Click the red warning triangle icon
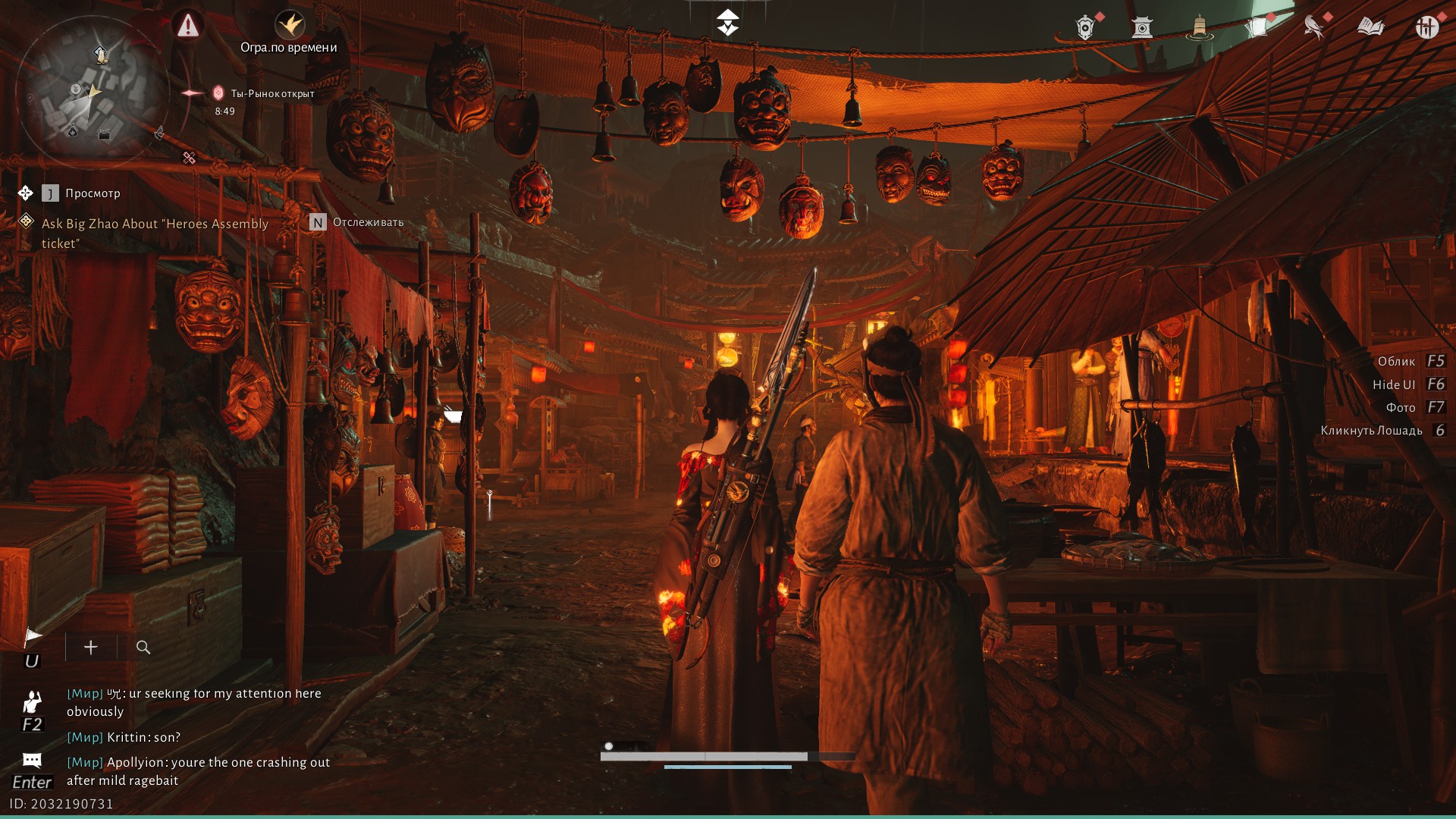The height and width of the screenshot is (819, 1456). 187,26
